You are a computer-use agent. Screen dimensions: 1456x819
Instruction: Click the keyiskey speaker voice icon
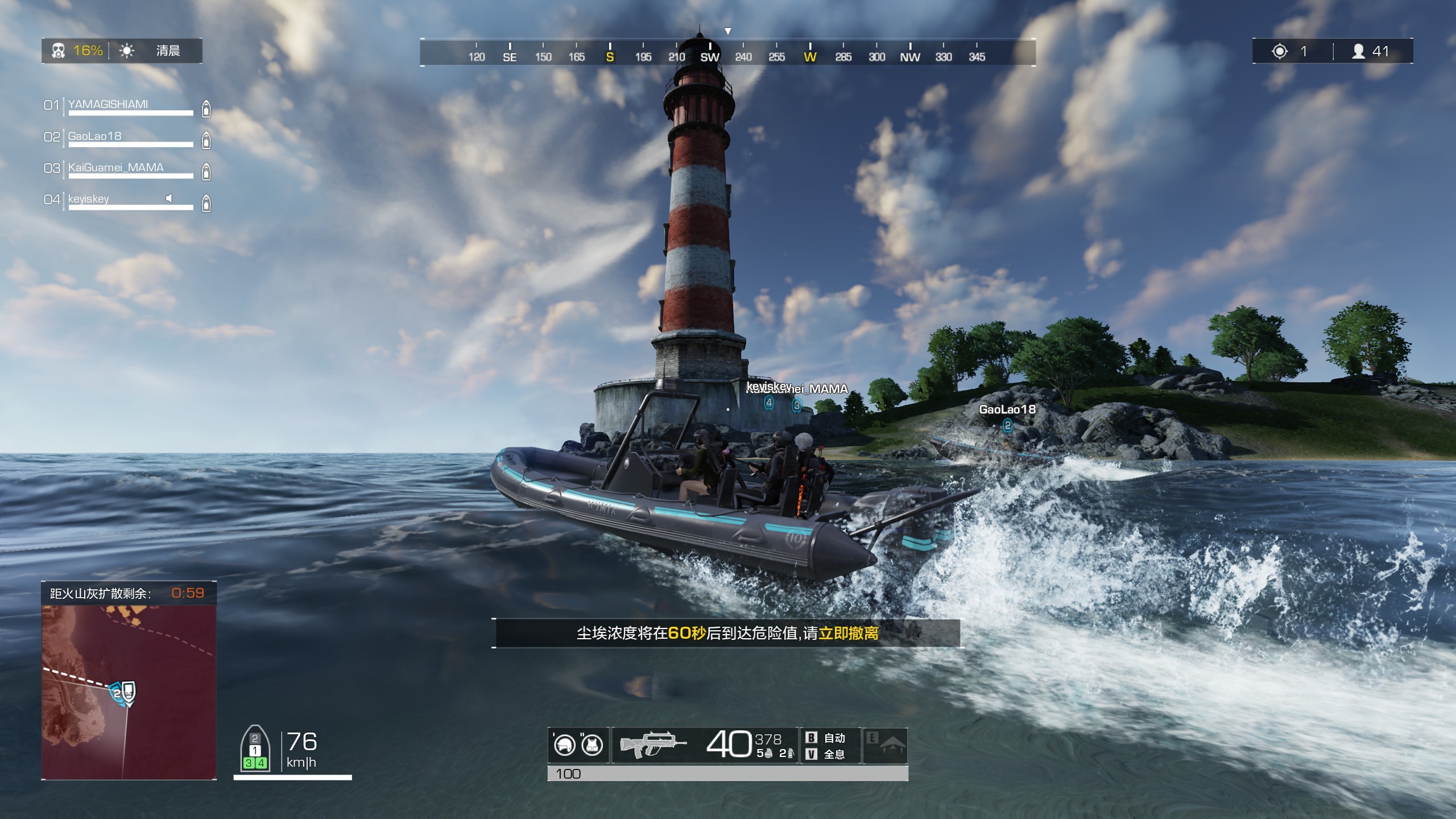(169, 198)
